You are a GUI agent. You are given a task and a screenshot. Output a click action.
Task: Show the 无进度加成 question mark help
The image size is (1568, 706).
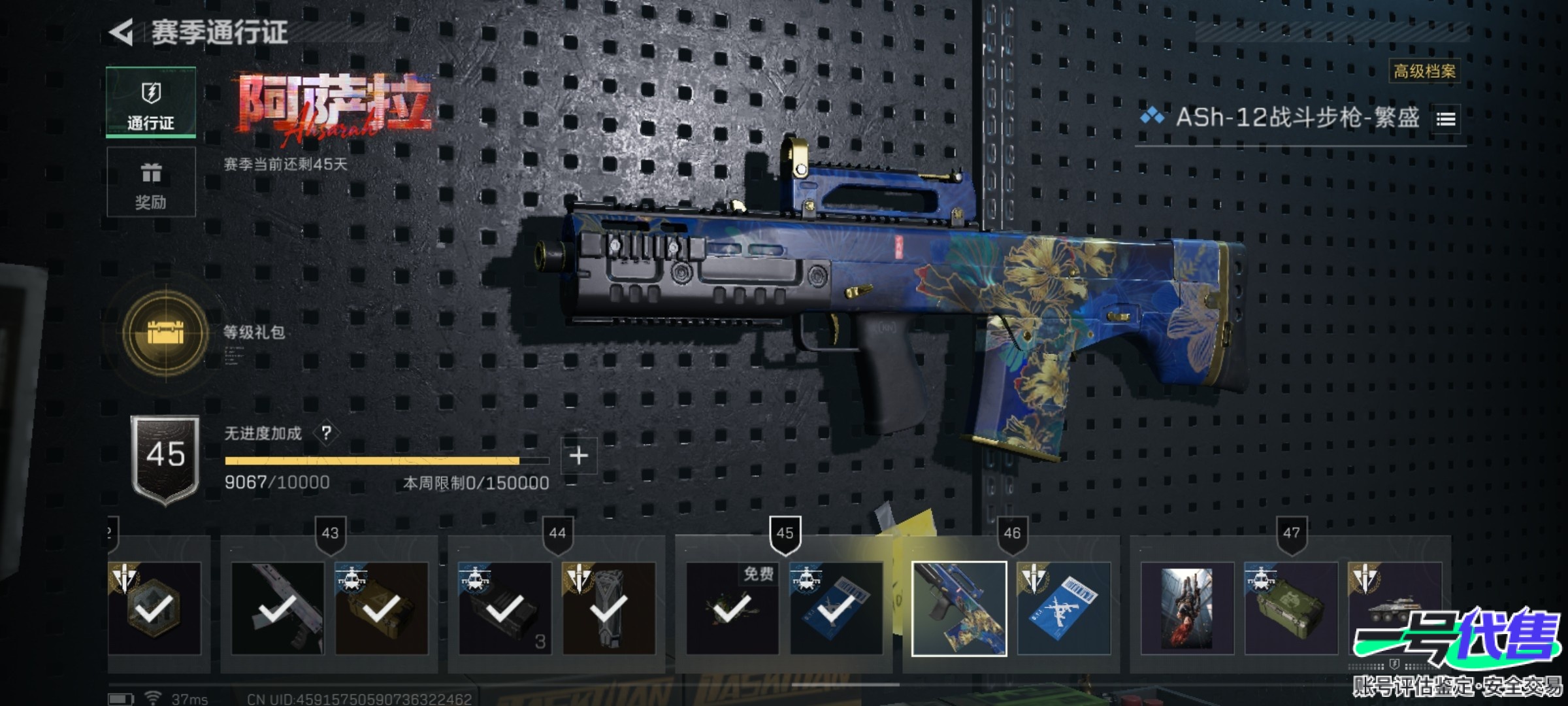point(326,433)
